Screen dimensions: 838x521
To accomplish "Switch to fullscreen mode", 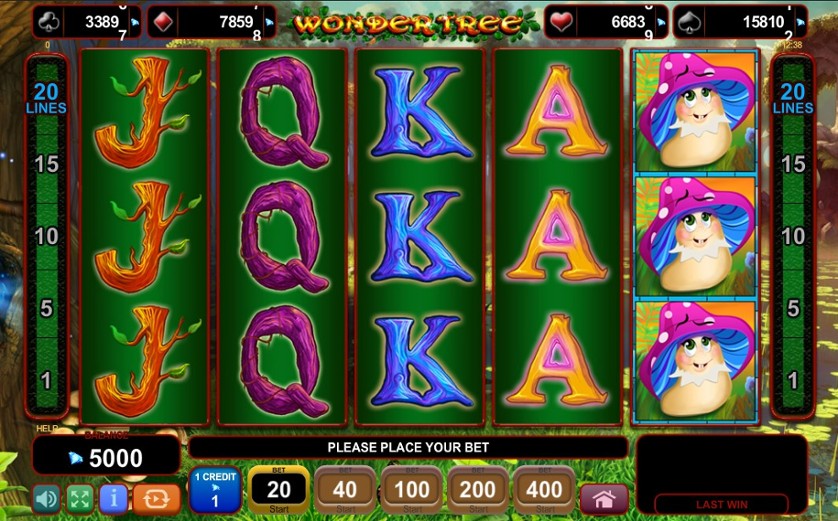I will [x=80, y=498].
